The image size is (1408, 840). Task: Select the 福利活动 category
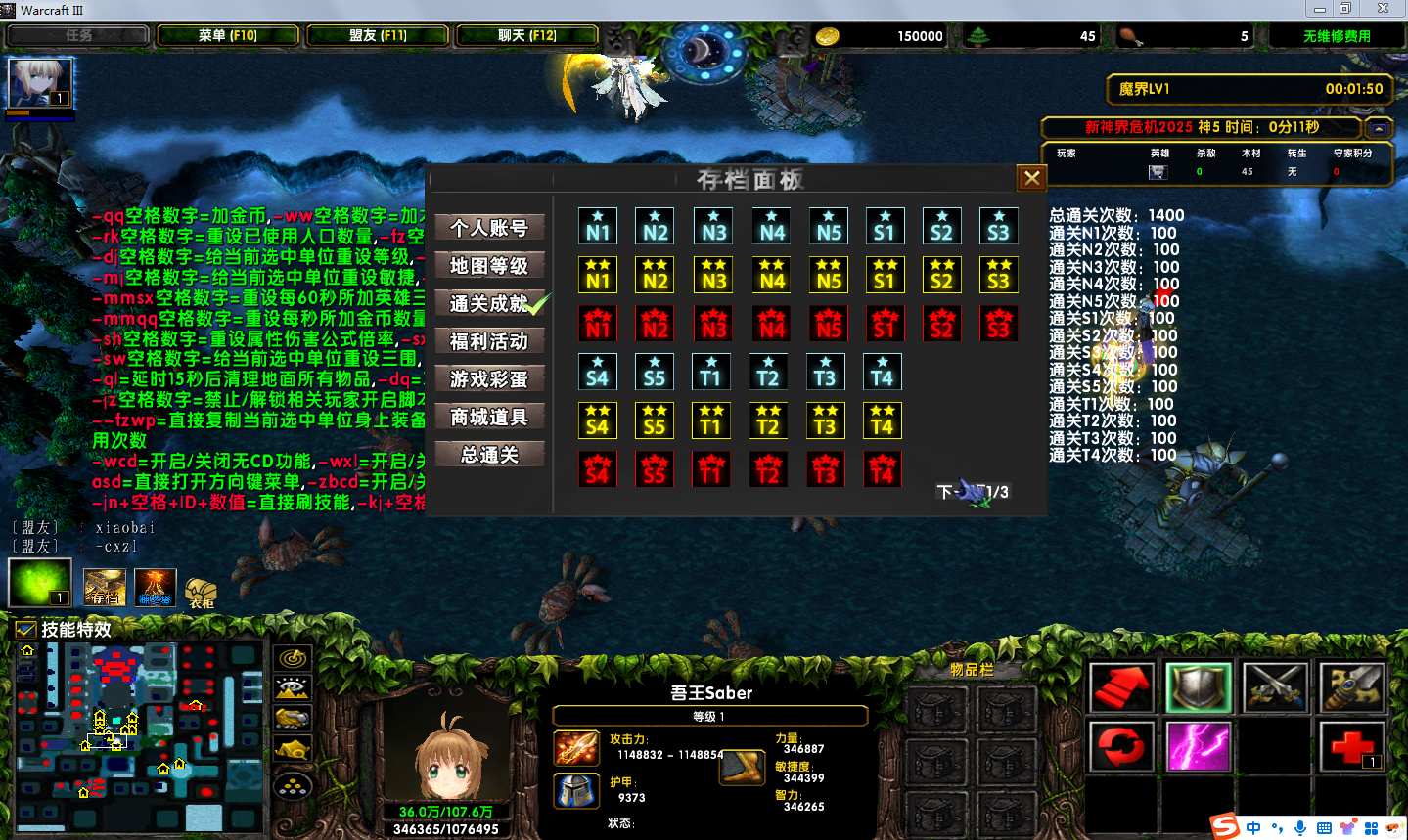tap(489, 341)
